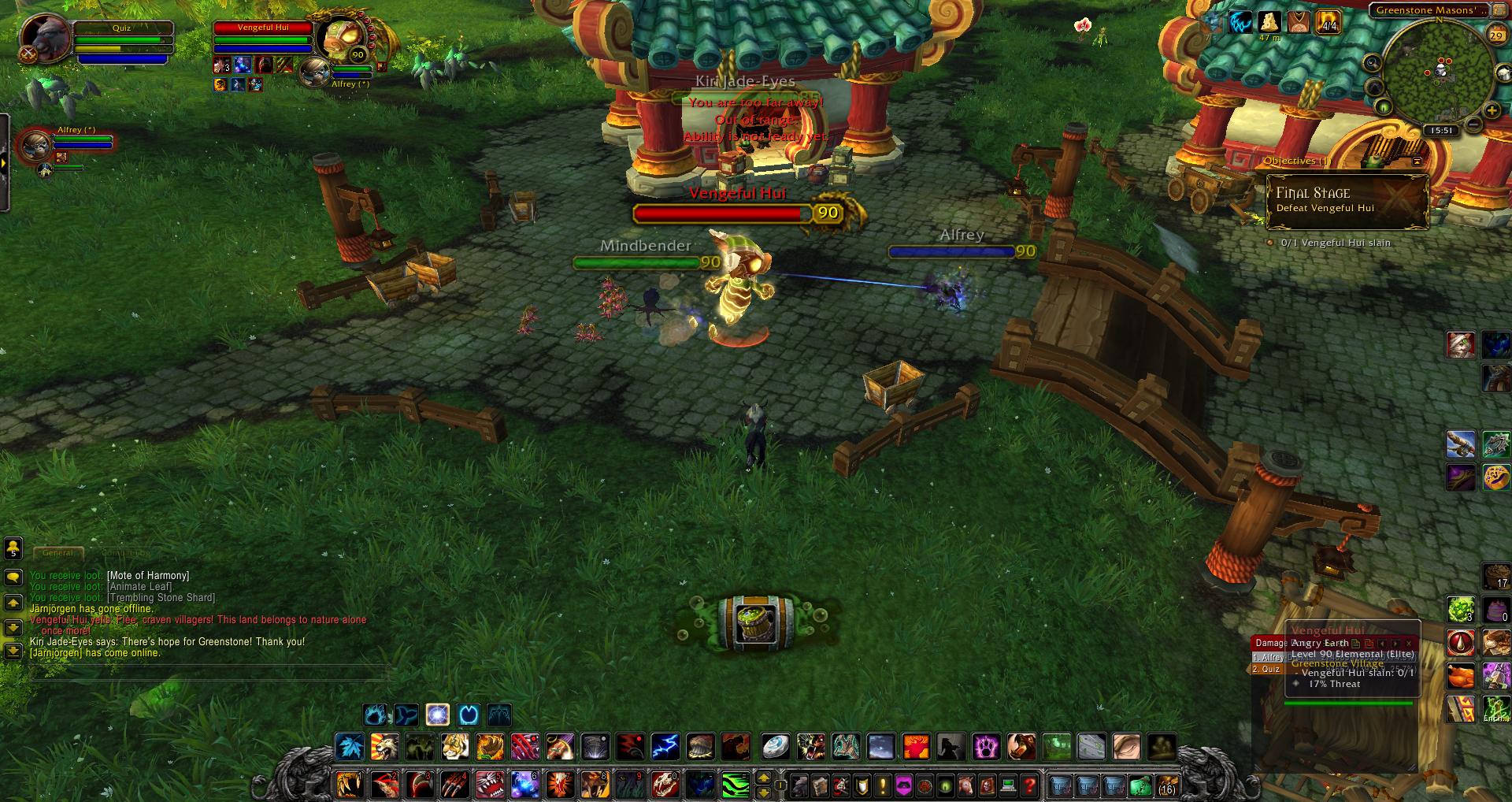Open the red question mark help menu

1028,785
